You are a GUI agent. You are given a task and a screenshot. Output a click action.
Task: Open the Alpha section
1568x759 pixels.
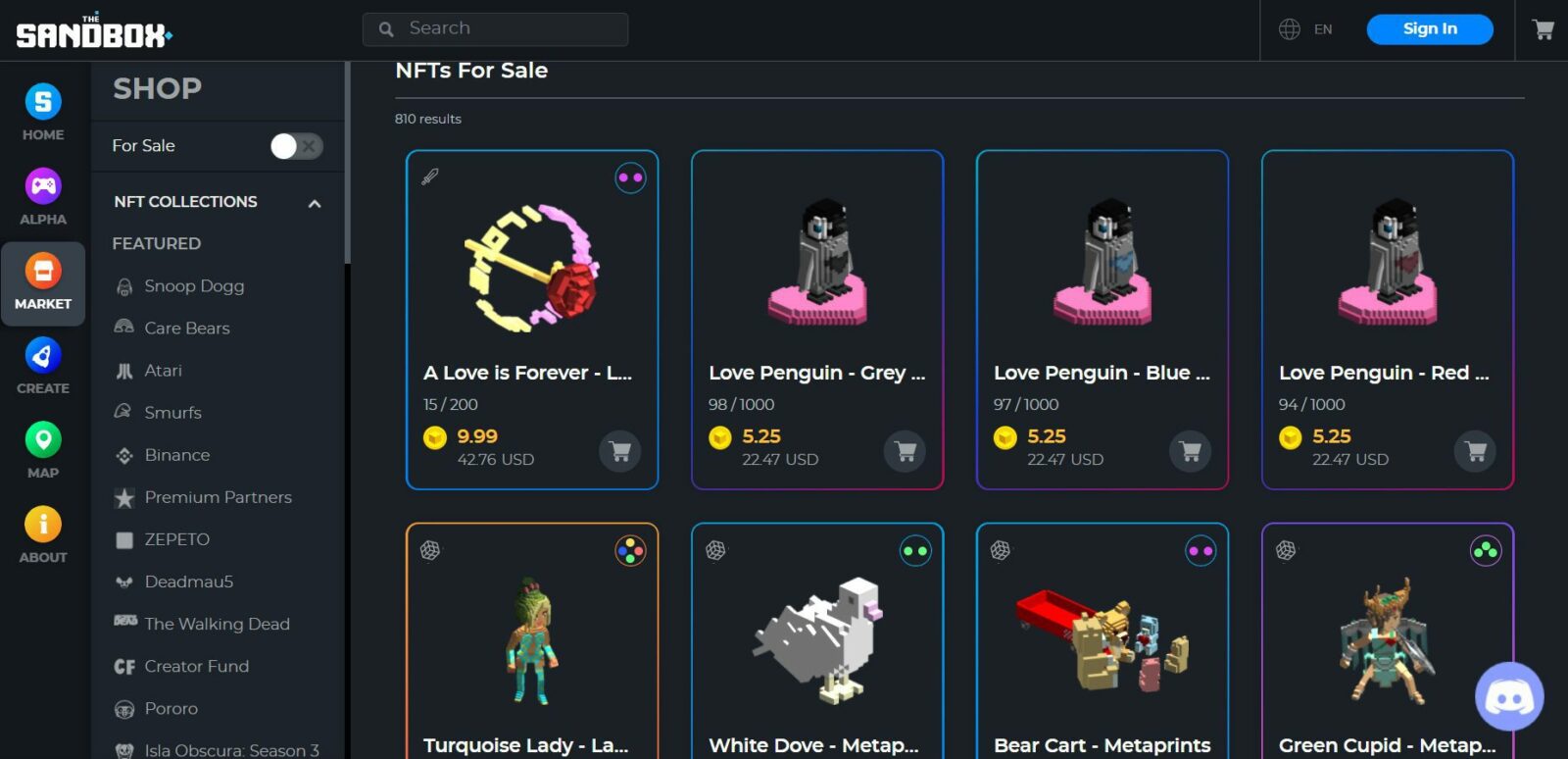43,197
